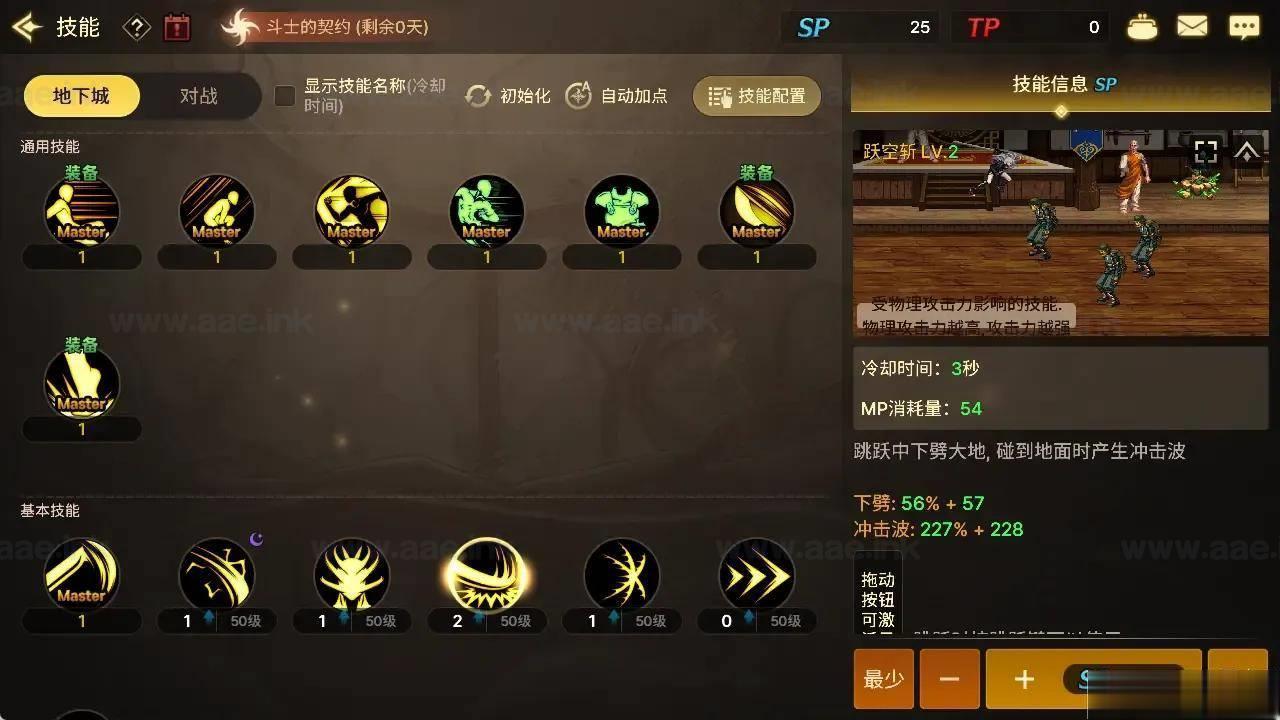Click the chef hat icon near SP counter
The image size is (1280, 720).
1141,26
